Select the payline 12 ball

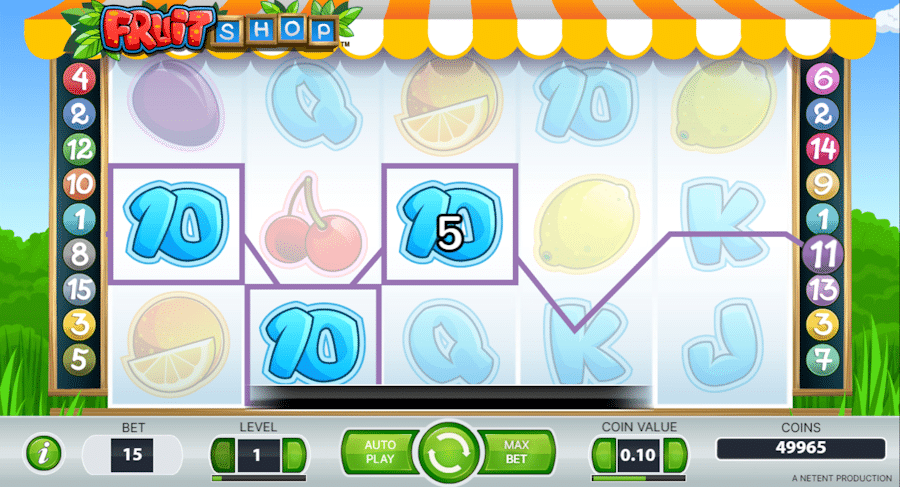[79, 148]
